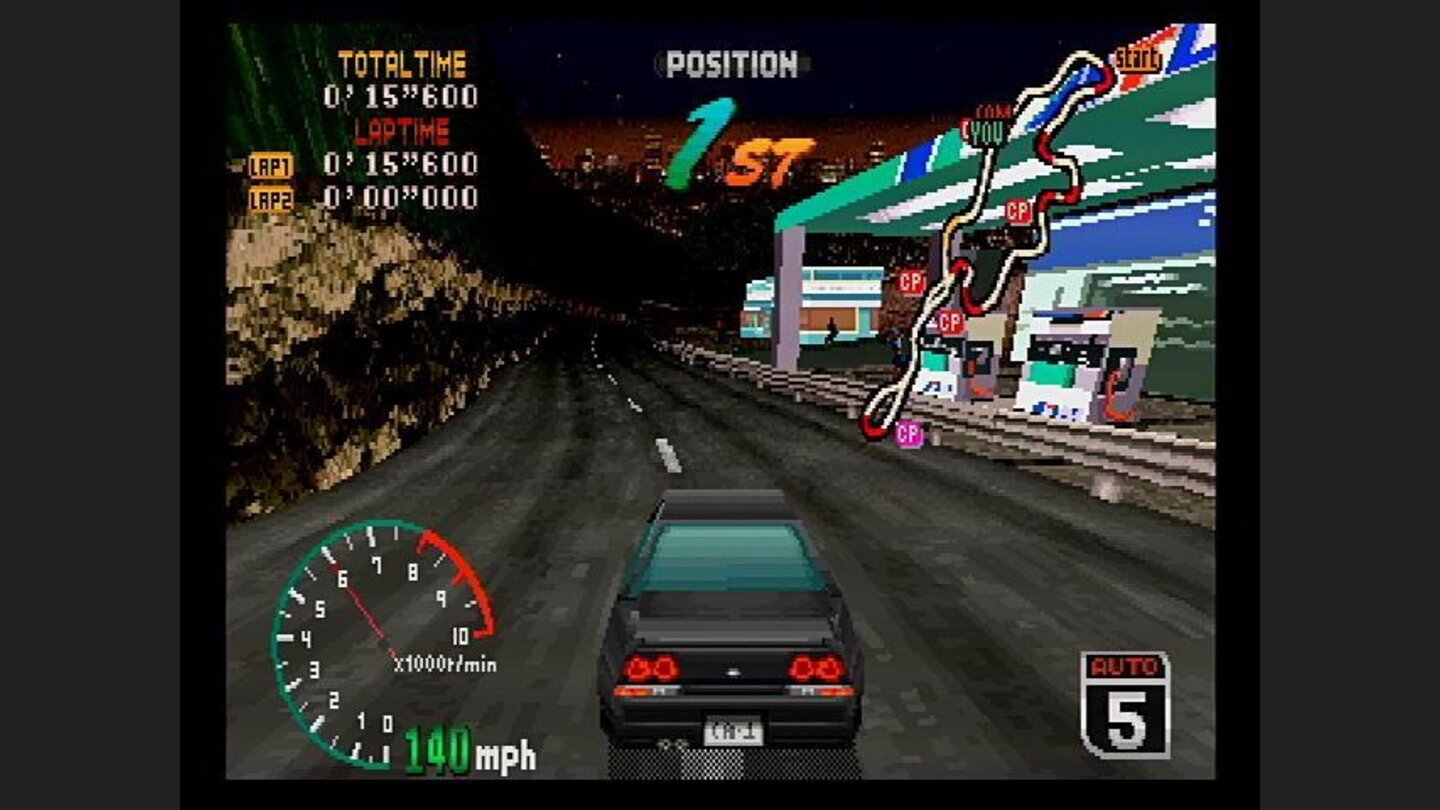Select the topmost red CP checkpoint marker
Image resolution: width=1440 pixels, height=810 pixels.
pos(1017,212)
